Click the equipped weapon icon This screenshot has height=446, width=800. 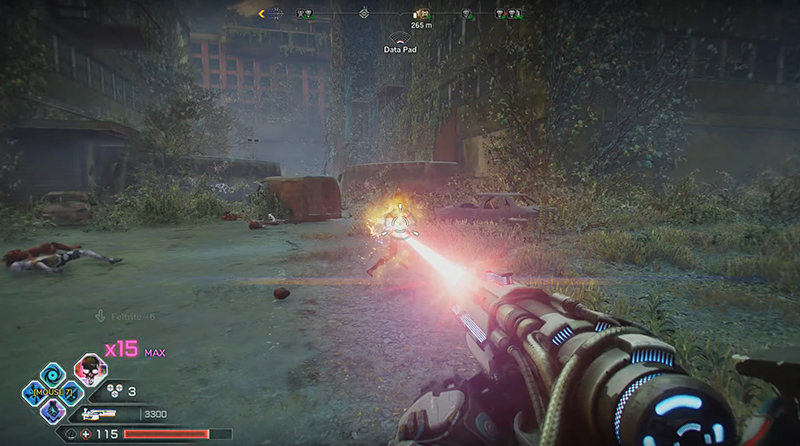pos(100,412)
